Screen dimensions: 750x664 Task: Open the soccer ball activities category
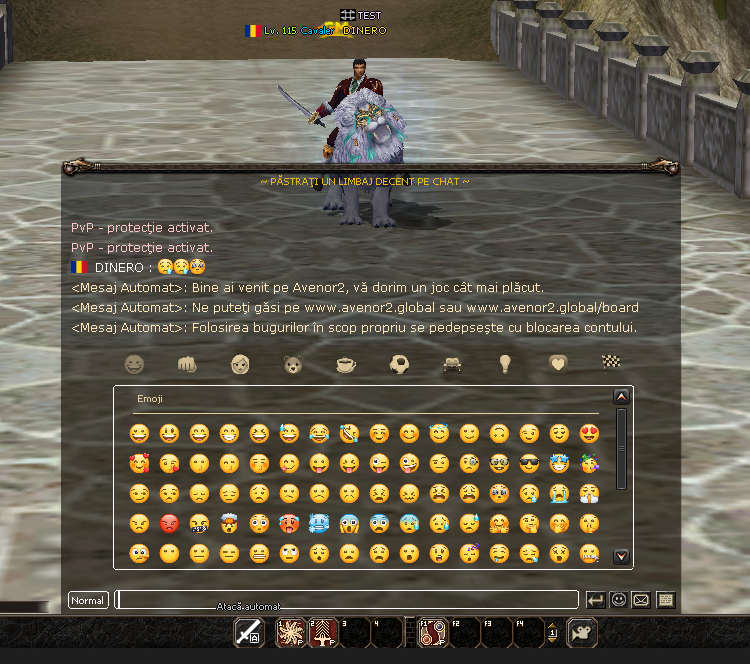click(399, 364)
